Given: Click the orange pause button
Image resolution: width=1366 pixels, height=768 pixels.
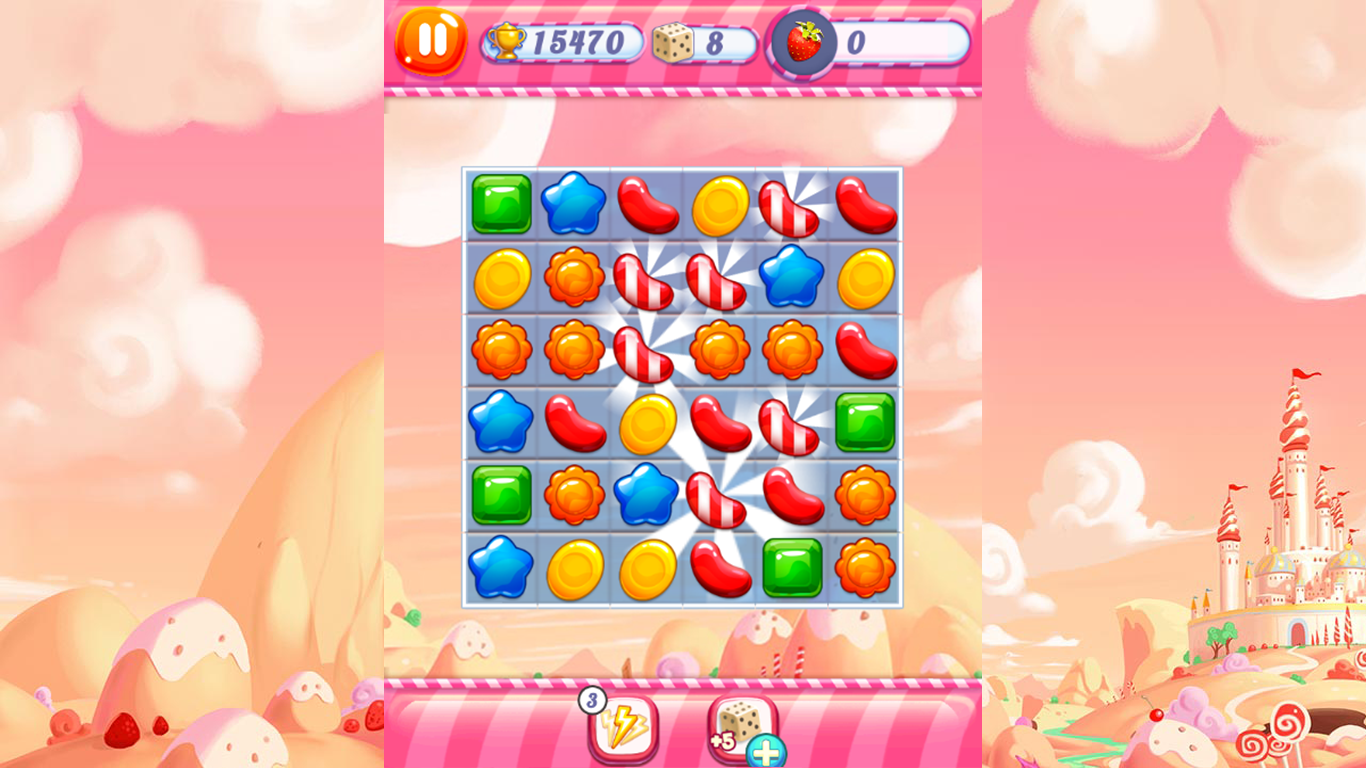Looking at the screenshot, I should click(434, 42).
